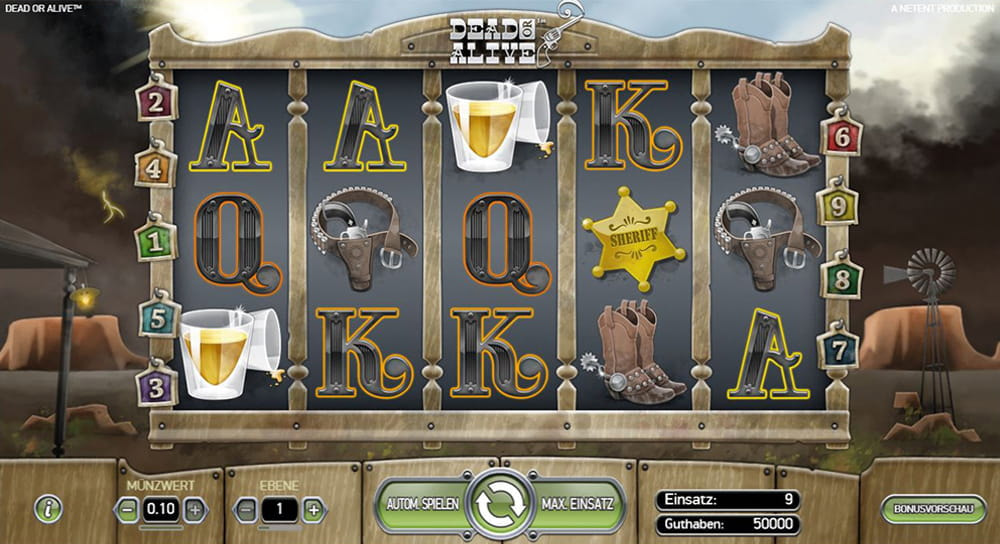Start autoplay with Autom. Spielen
Viewport: 1000px width, 544px height.
(421, 505)
